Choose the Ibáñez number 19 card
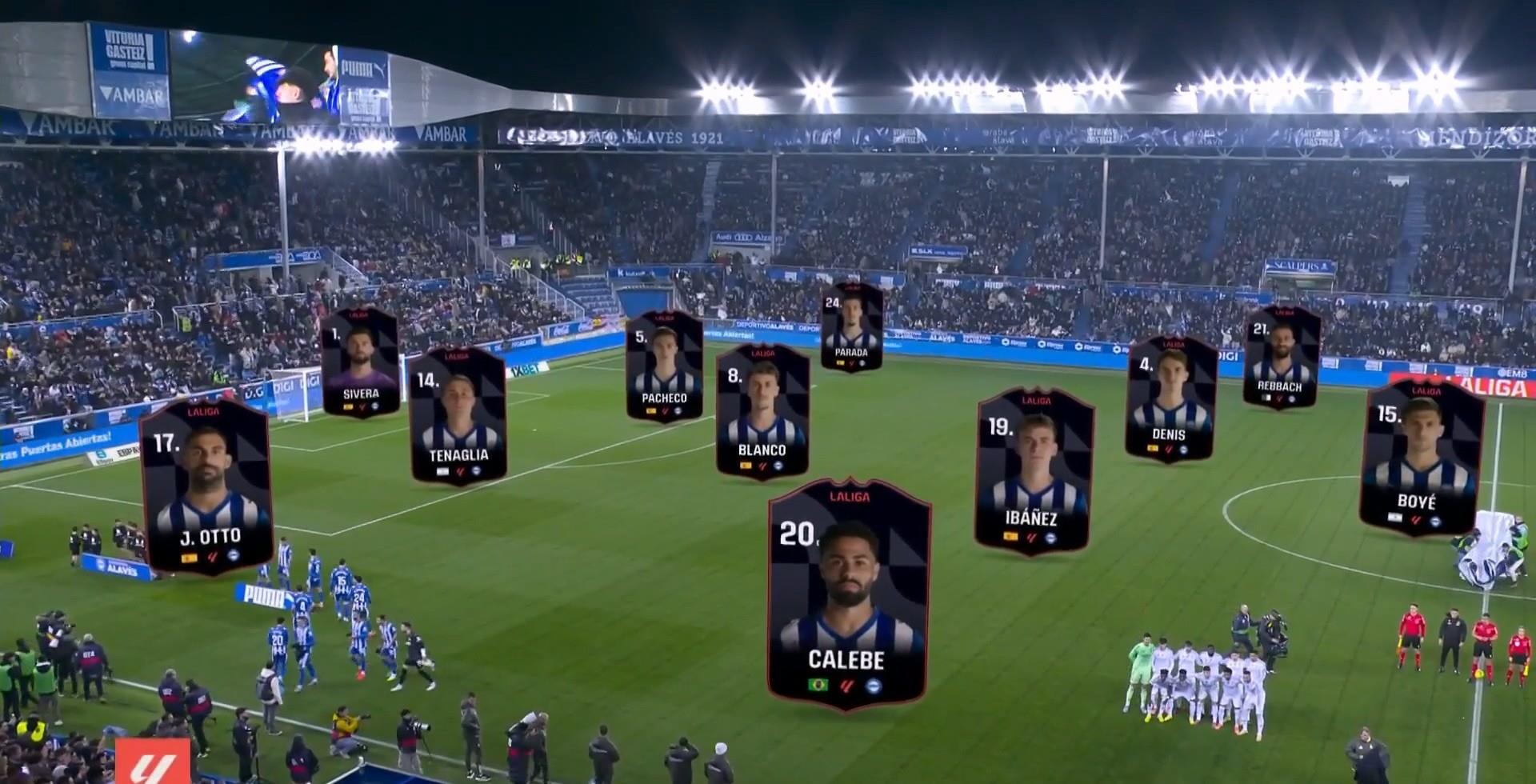The width and height of the screenshot is (1536, 784). pyautogui.click(x=1034, y=470)
